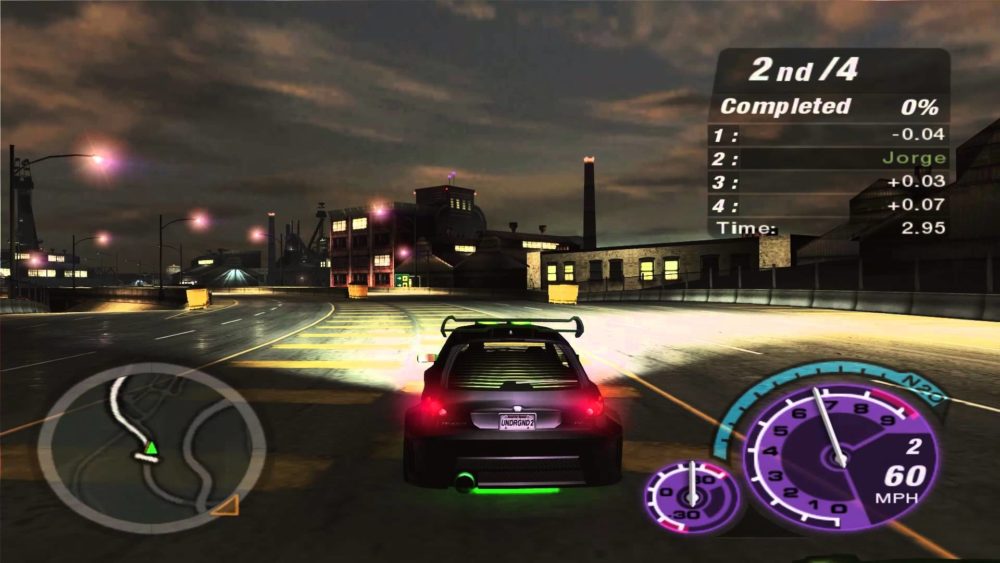1000x563 pixels.
Task: Select the first-place standings row
Action: pos(828,134)
